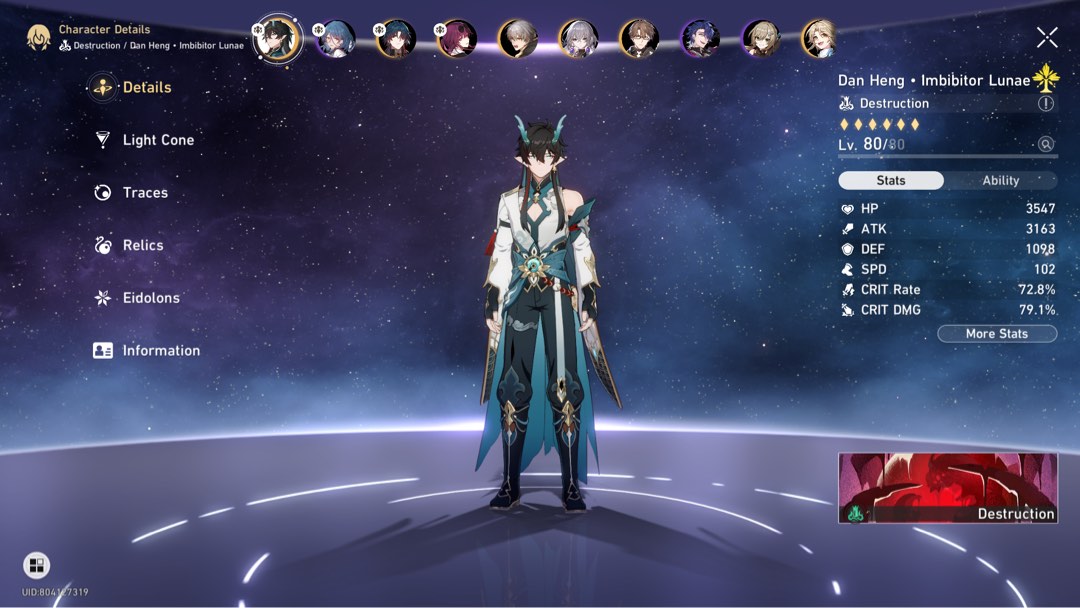This screenshot has width=1080, height=608.
Task: Select the Stats tab
Action: pos(891,181)
